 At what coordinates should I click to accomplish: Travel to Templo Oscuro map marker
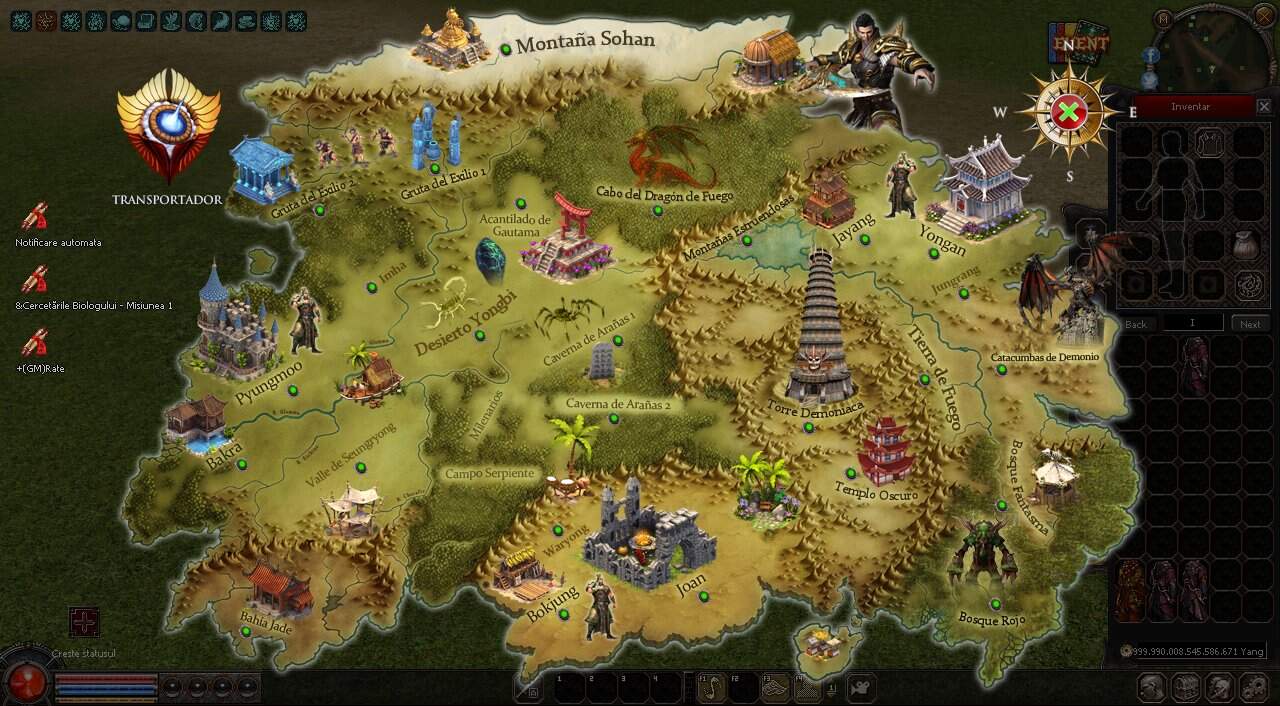coord(851,473)
